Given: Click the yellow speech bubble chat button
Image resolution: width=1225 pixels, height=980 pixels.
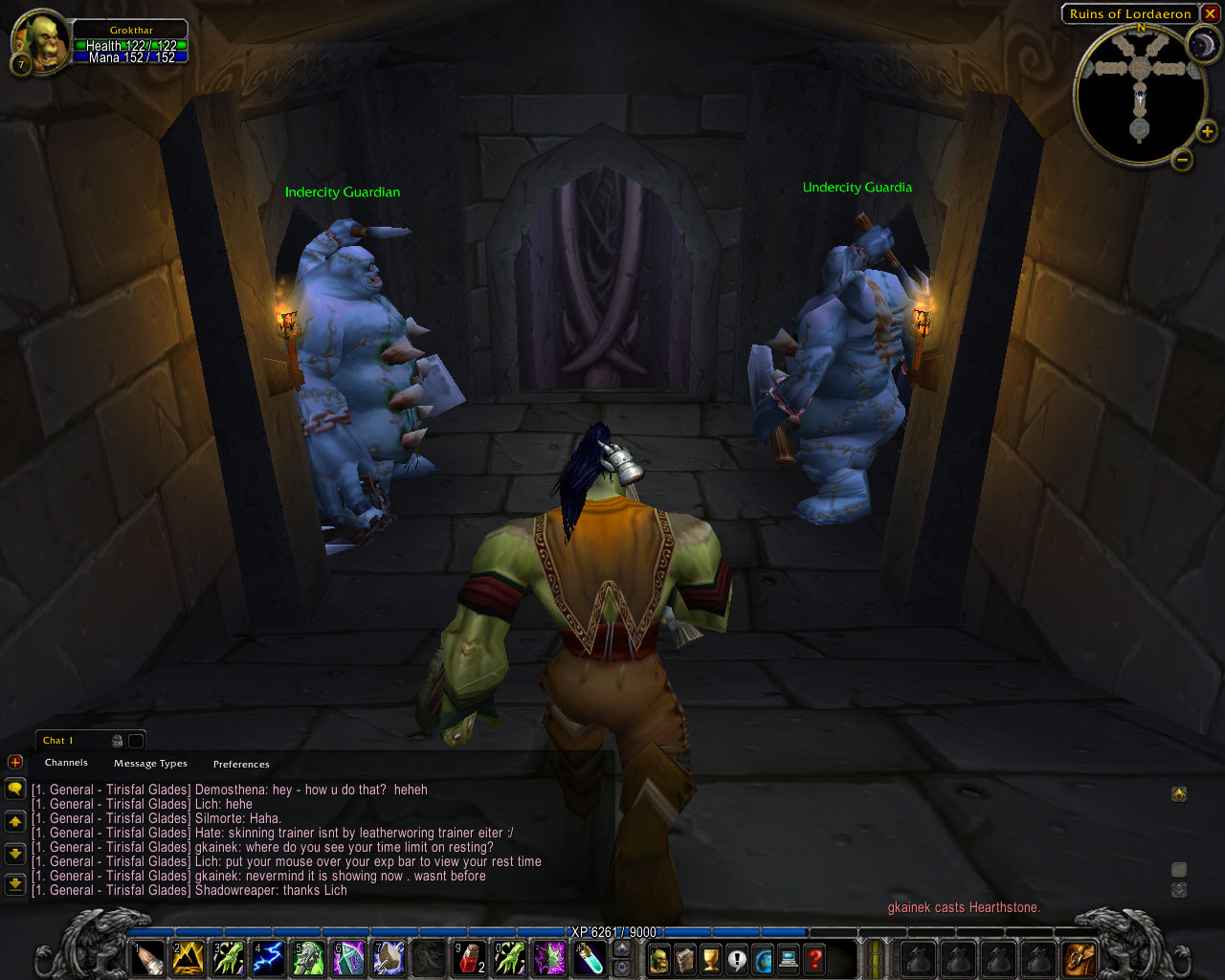Looking at the screenshot, I should [x=15, y=789].
